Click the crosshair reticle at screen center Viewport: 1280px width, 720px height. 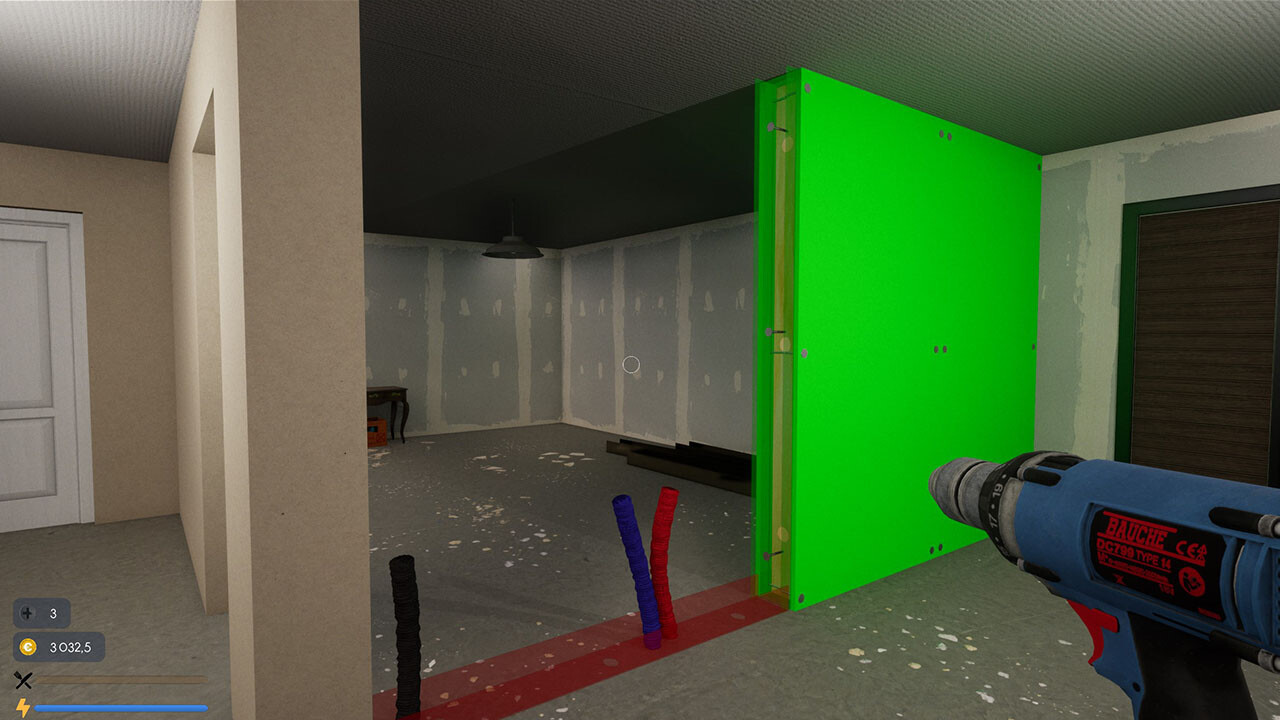631,365
